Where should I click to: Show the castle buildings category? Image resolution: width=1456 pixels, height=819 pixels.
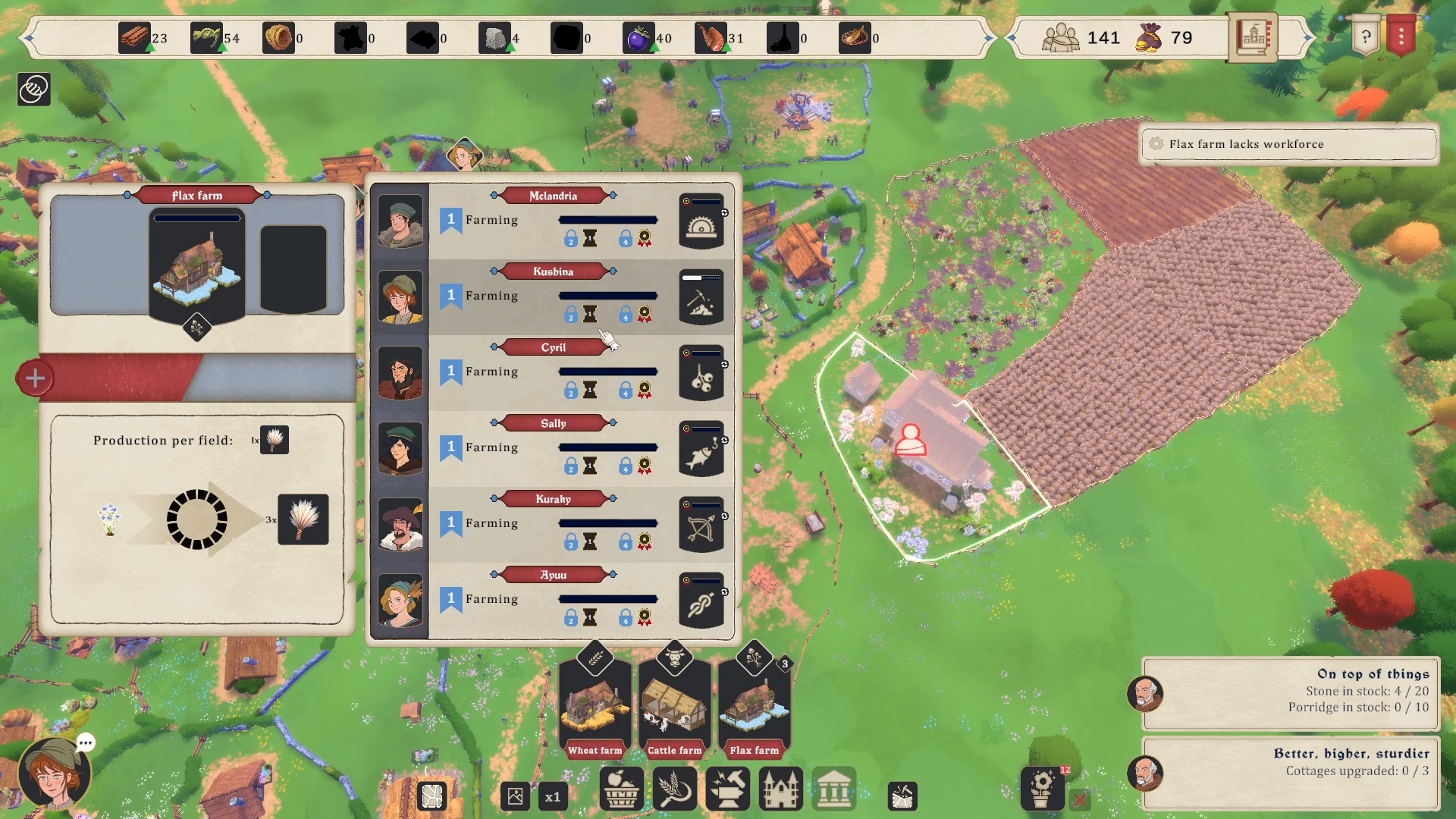coord(780,789)
